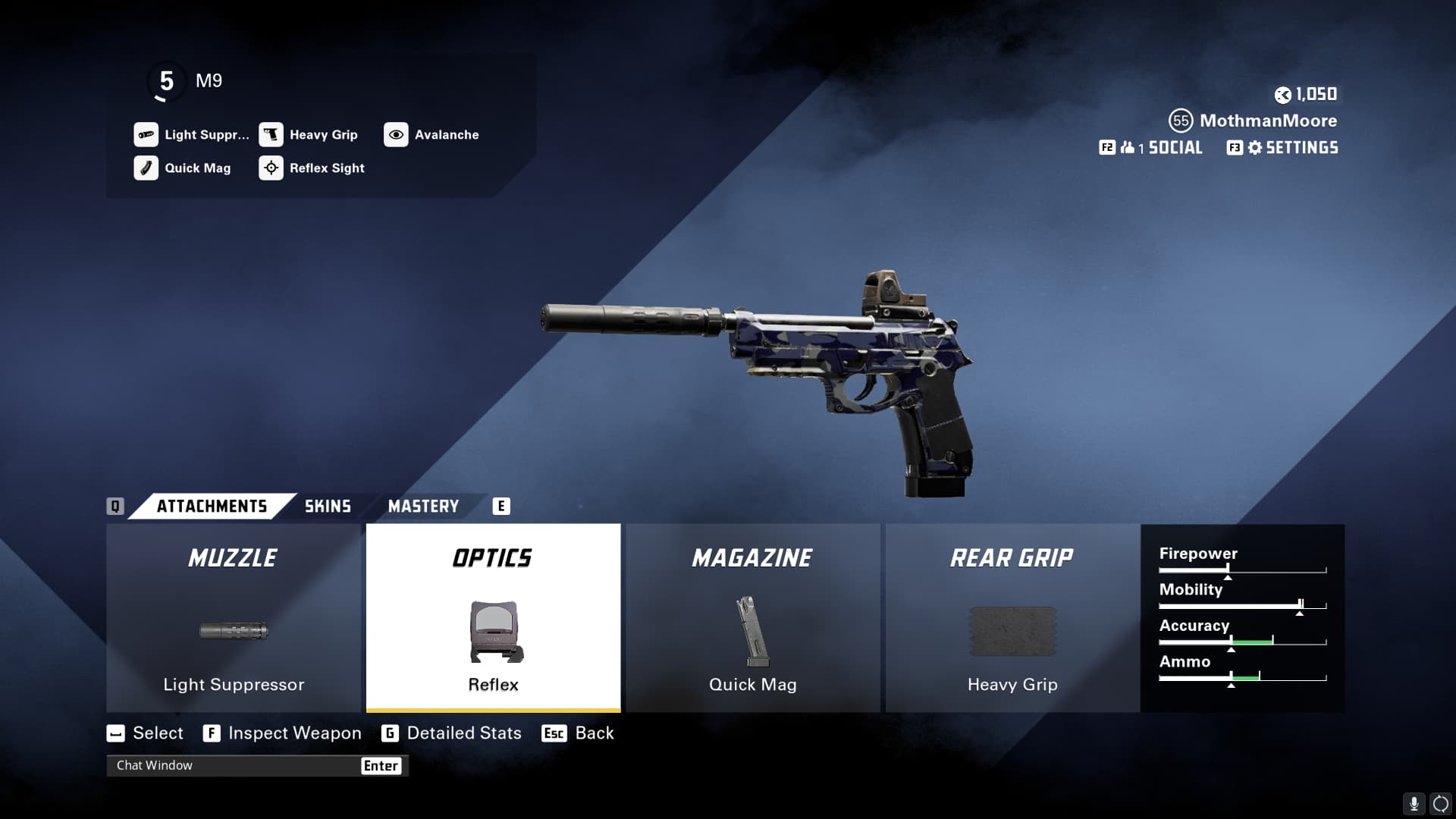Focus the Chat Window input
Viewport: 1456px width, 819px height.
coord(235,766)
